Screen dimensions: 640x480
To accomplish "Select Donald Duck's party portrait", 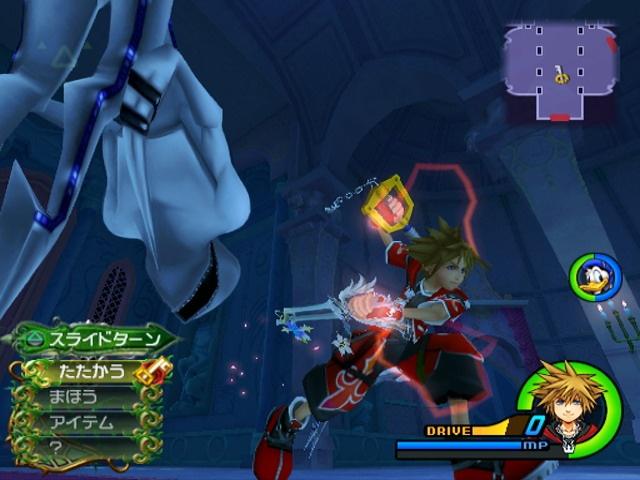I will pyautogui.click(x=596, y=279).
